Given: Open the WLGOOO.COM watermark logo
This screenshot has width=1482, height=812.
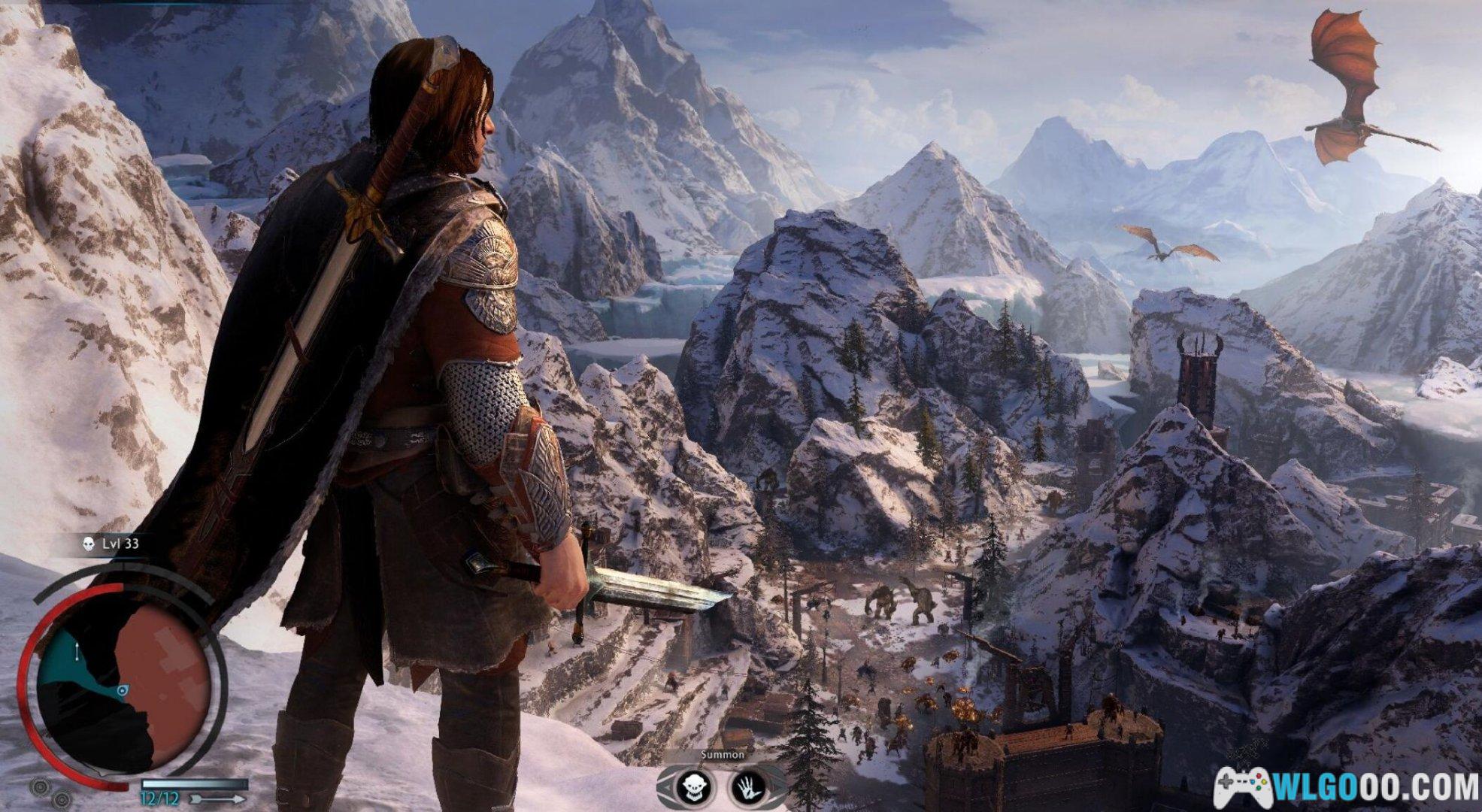Looking at the screenshot, I should (x=1346, y=787).
